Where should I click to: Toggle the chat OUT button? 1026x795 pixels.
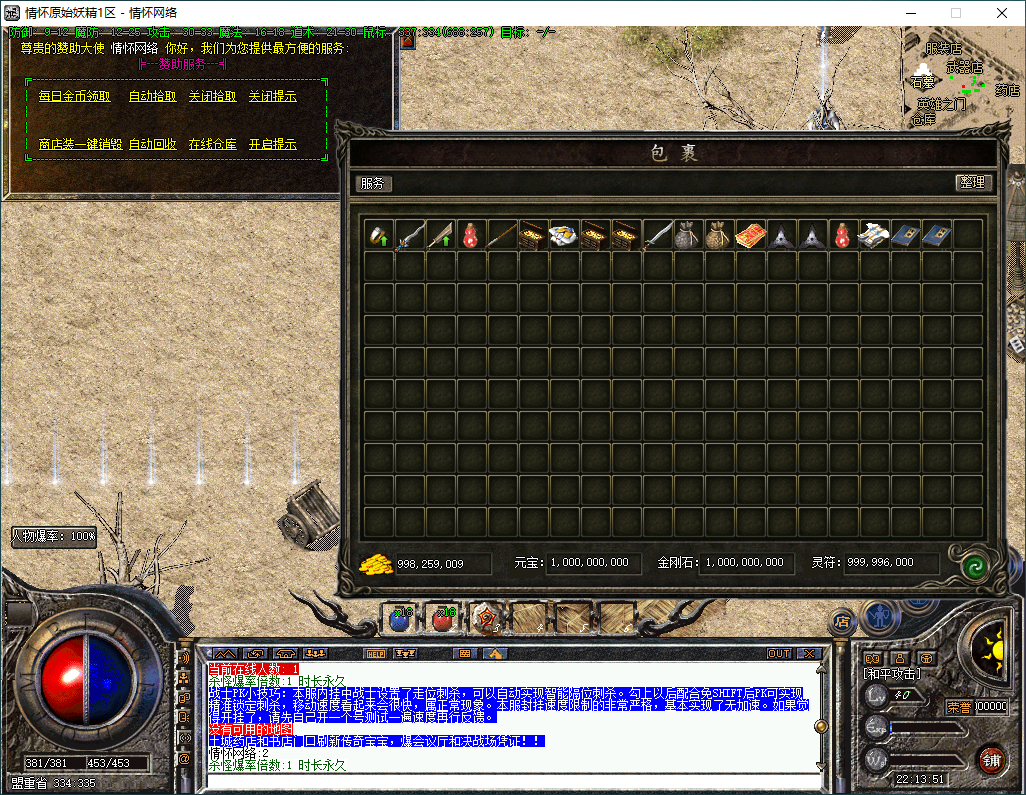tap(779, 653)
